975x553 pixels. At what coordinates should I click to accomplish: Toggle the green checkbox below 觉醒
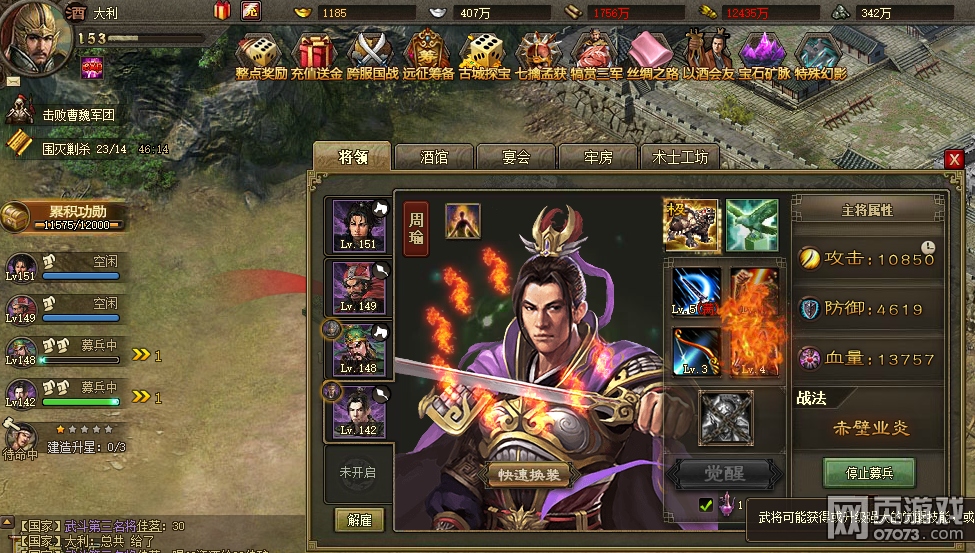point(706,506)
